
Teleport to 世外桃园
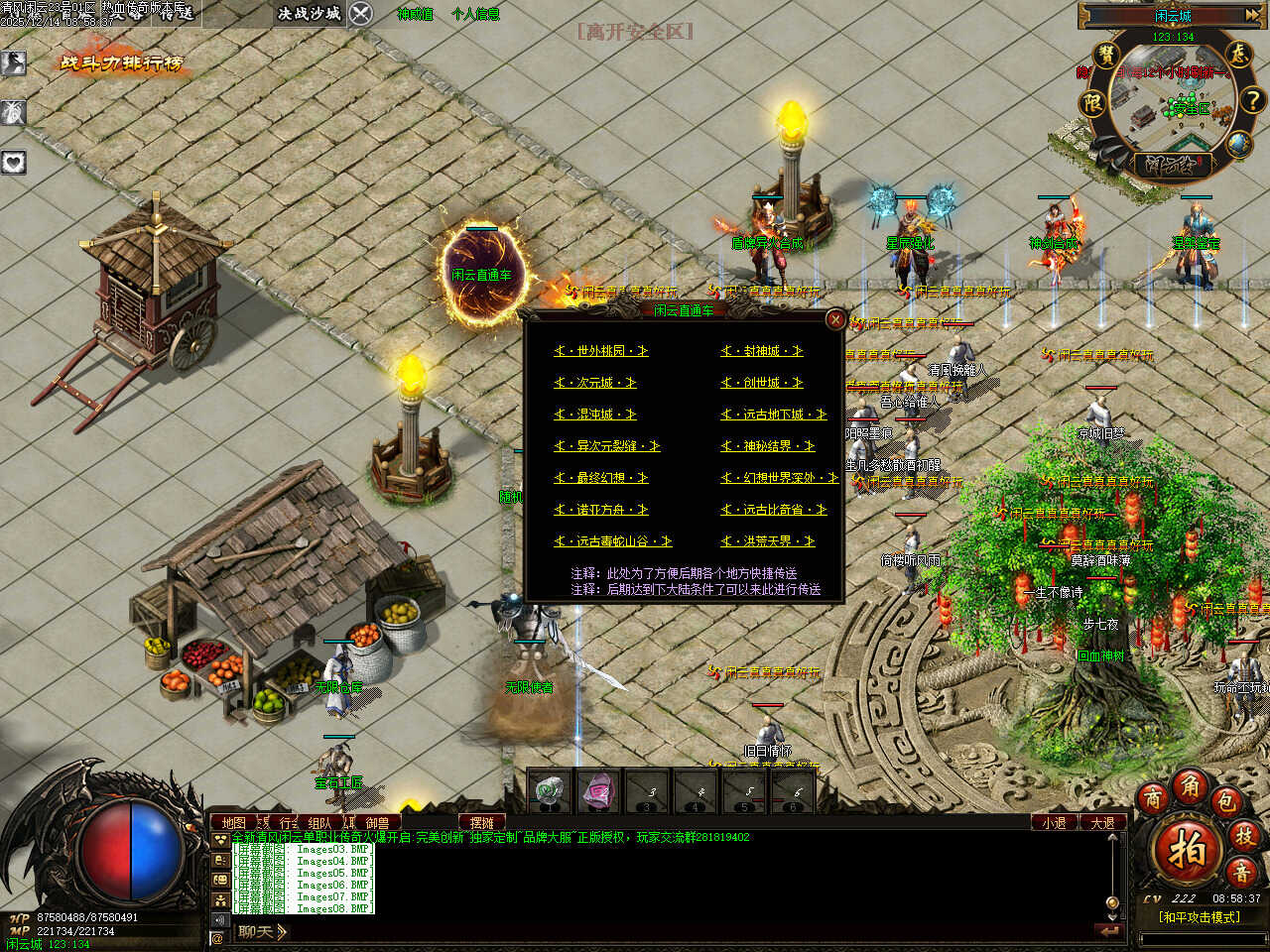[x=601, y=351]
